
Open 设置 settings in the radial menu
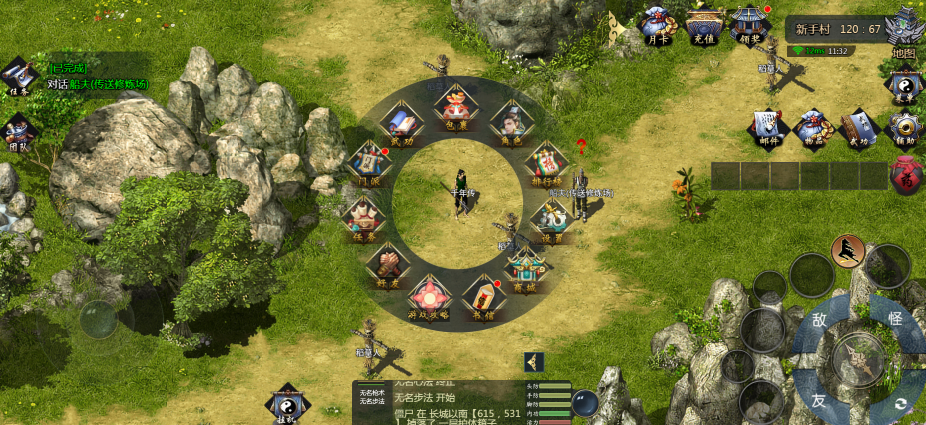(551, 218)
